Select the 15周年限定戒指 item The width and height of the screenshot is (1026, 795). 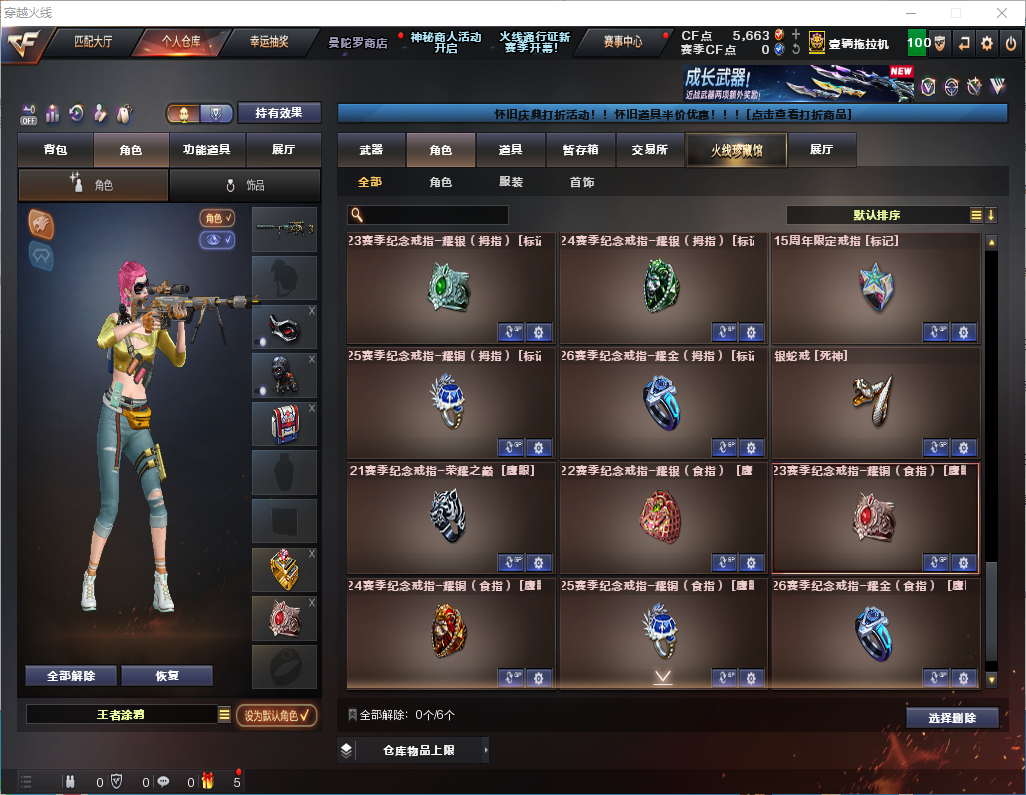point(875,290)
